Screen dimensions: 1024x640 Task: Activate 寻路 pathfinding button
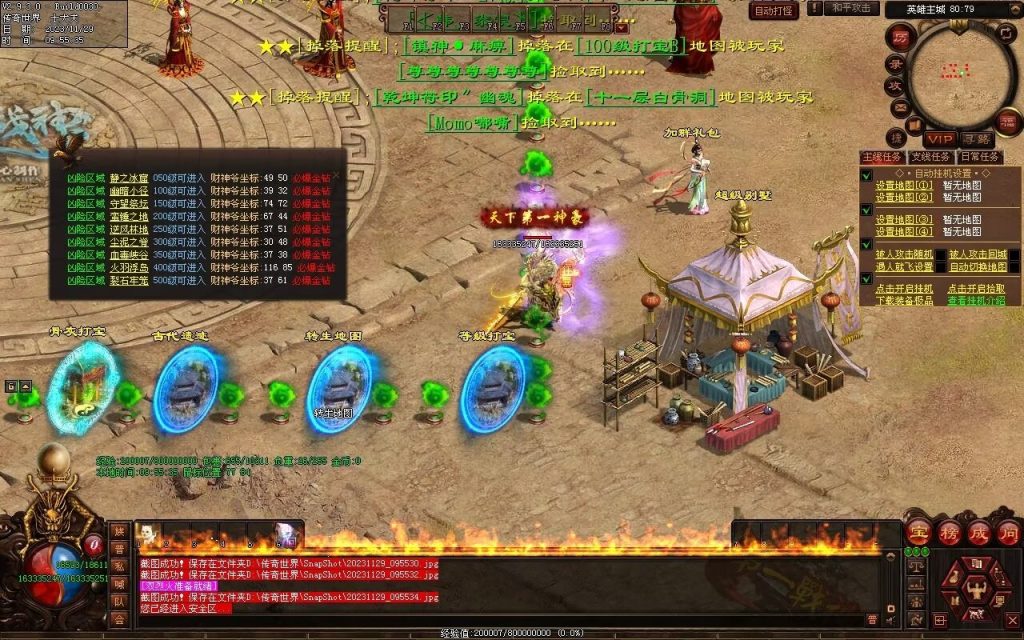tap(977, 138)
